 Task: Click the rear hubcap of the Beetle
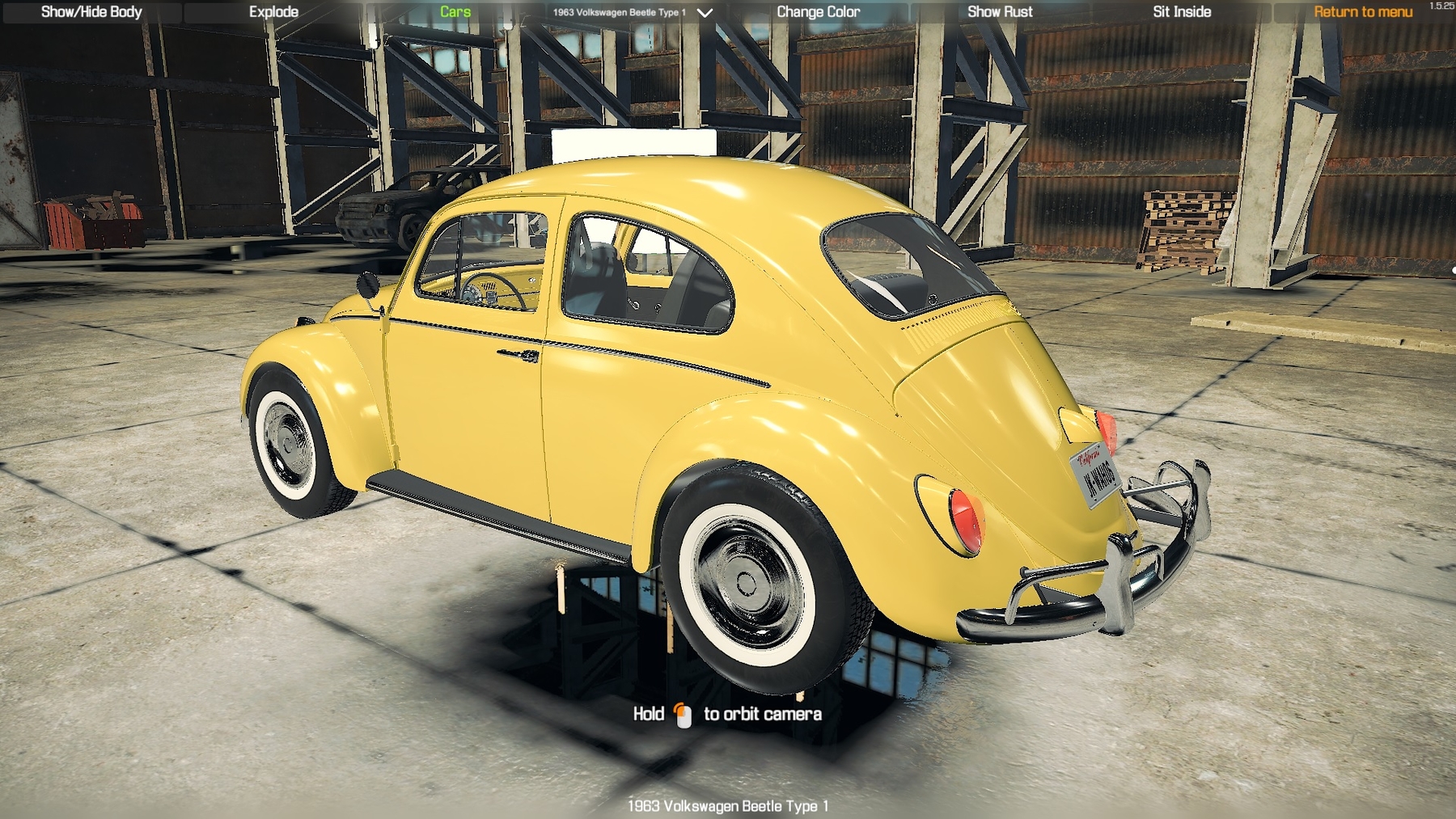746,585
